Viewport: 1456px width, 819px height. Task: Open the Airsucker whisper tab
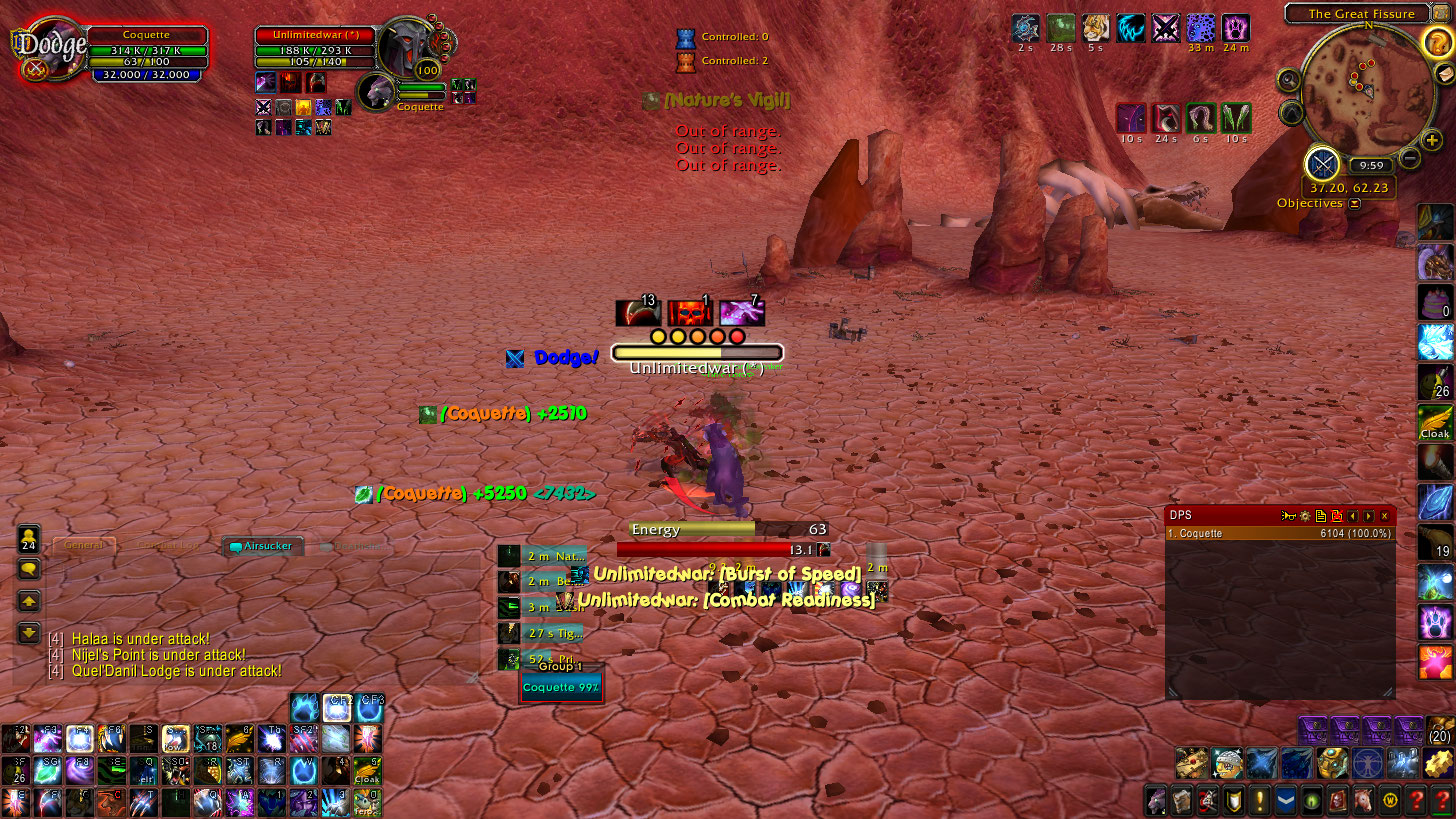click(x=262, y=546)
